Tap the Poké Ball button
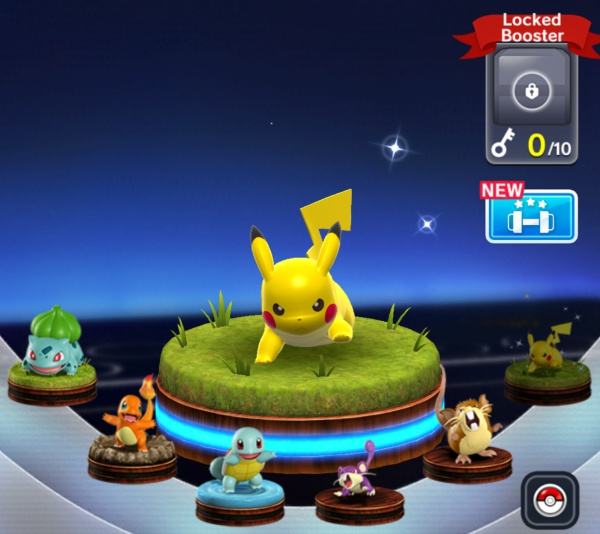Screen dimensions: 600x534 (x=549, y=499)
